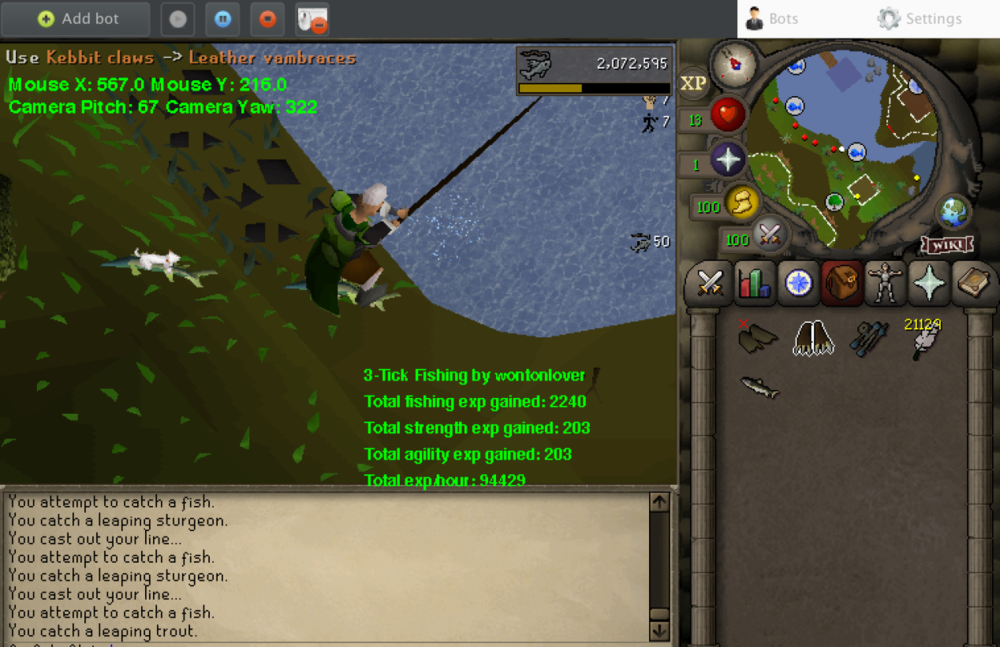Viewport: 1000px width, 647px height.
Task: Open the Prayer tab
Action: point(930,284)
